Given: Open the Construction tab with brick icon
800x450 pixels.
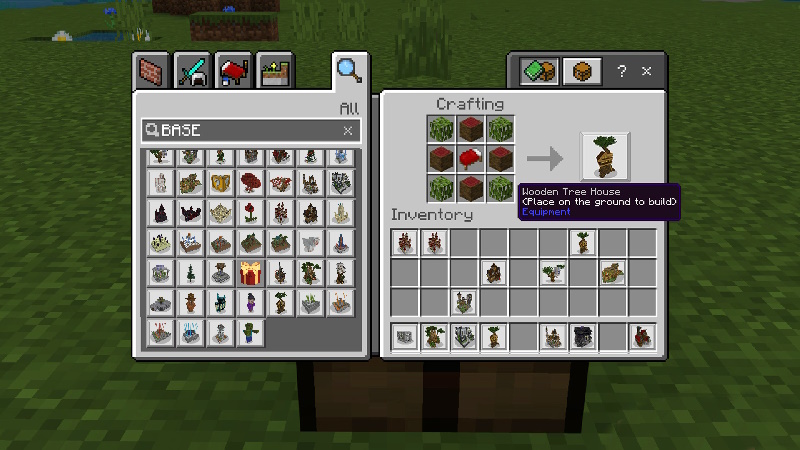Looking at the screenshot, I should [150, 73].
